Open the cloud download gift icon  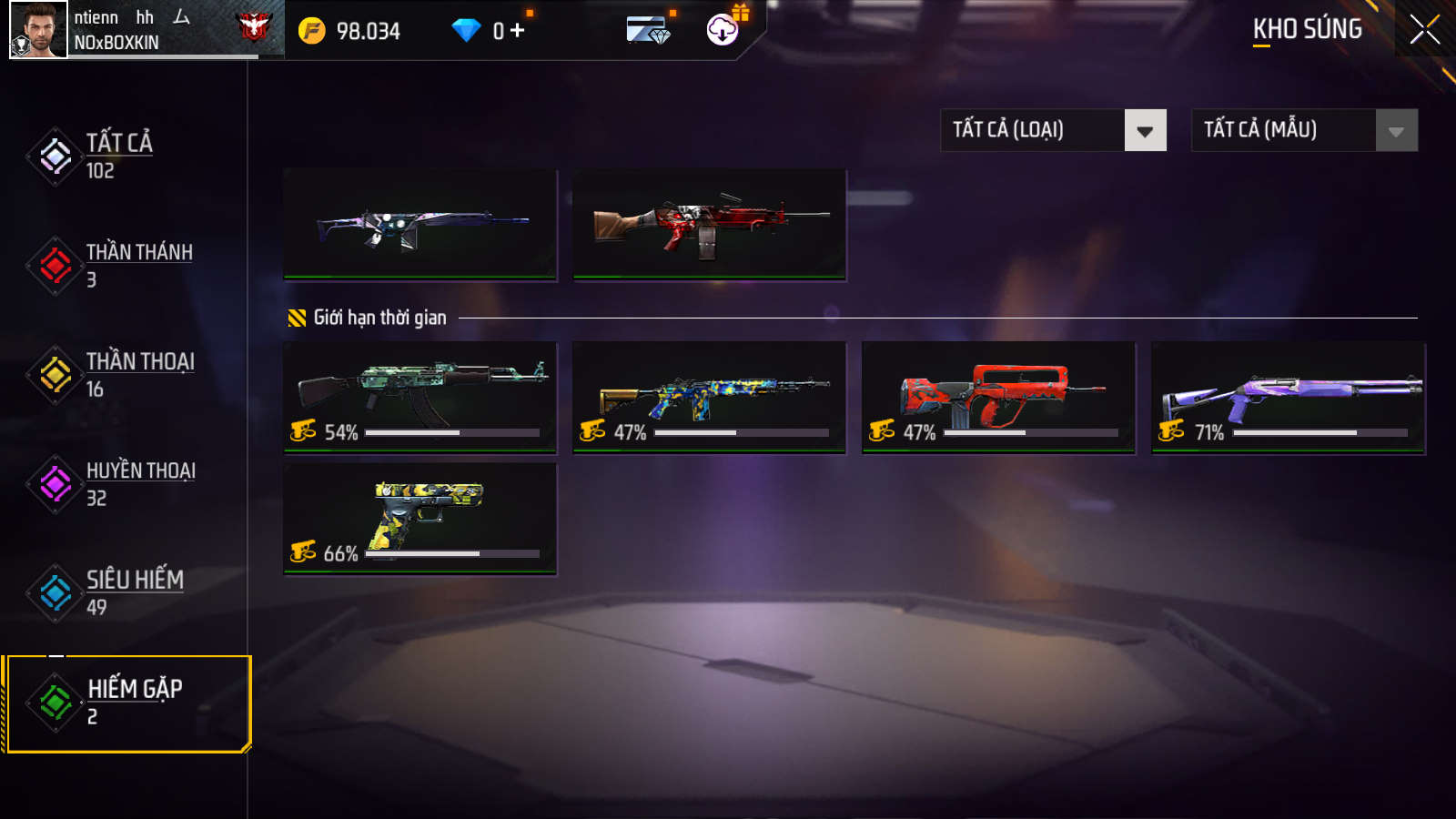[x=723, y=30]
